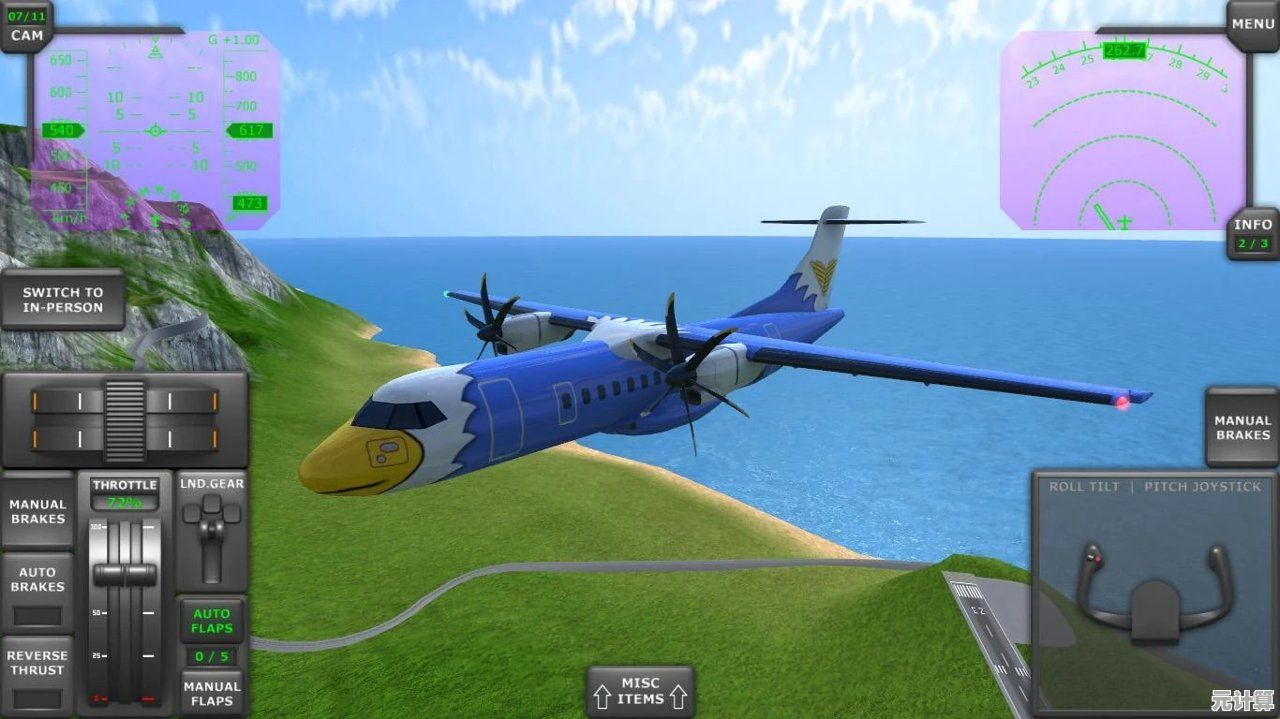
Task: Switch camera with the CAM button
Action: (27, 27)
